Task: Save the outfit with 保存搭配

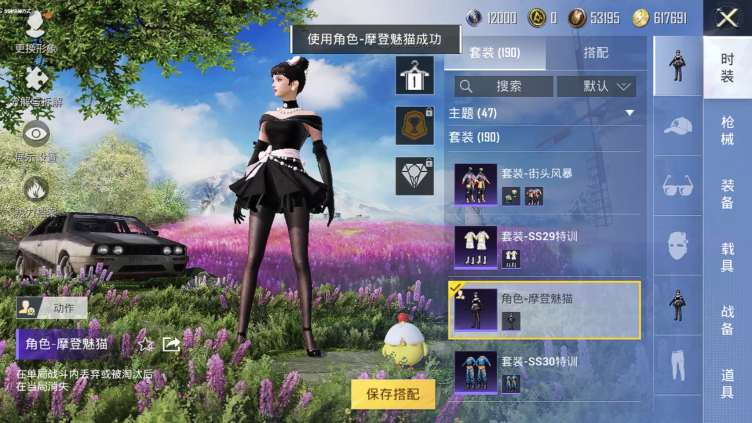Action: click(x=393, y=394)
